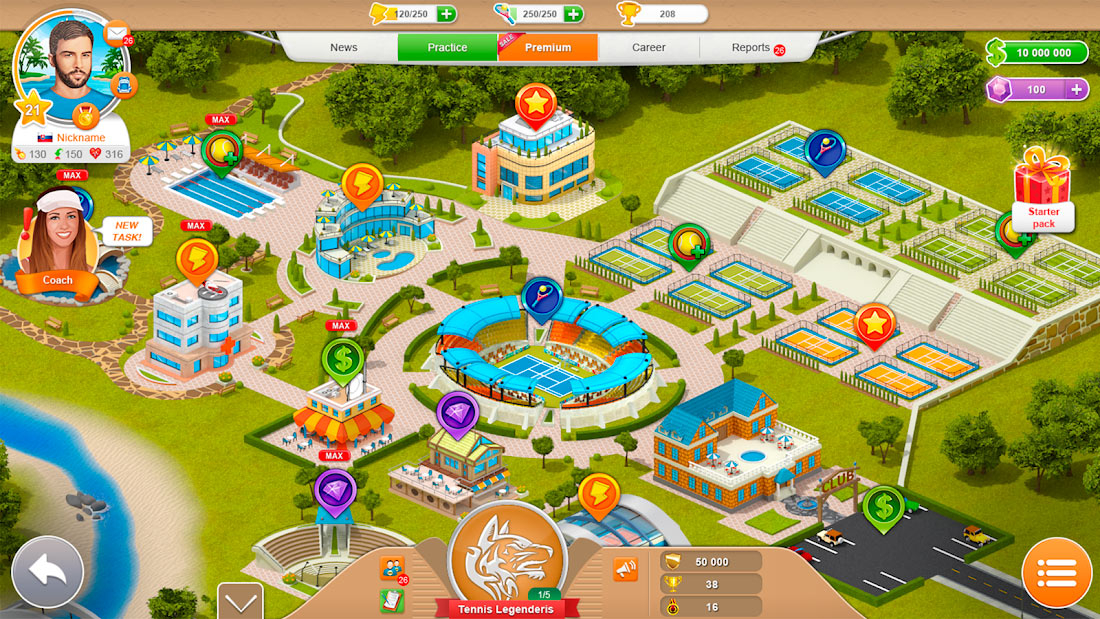View the Reports tab

(x=752, y=48)
